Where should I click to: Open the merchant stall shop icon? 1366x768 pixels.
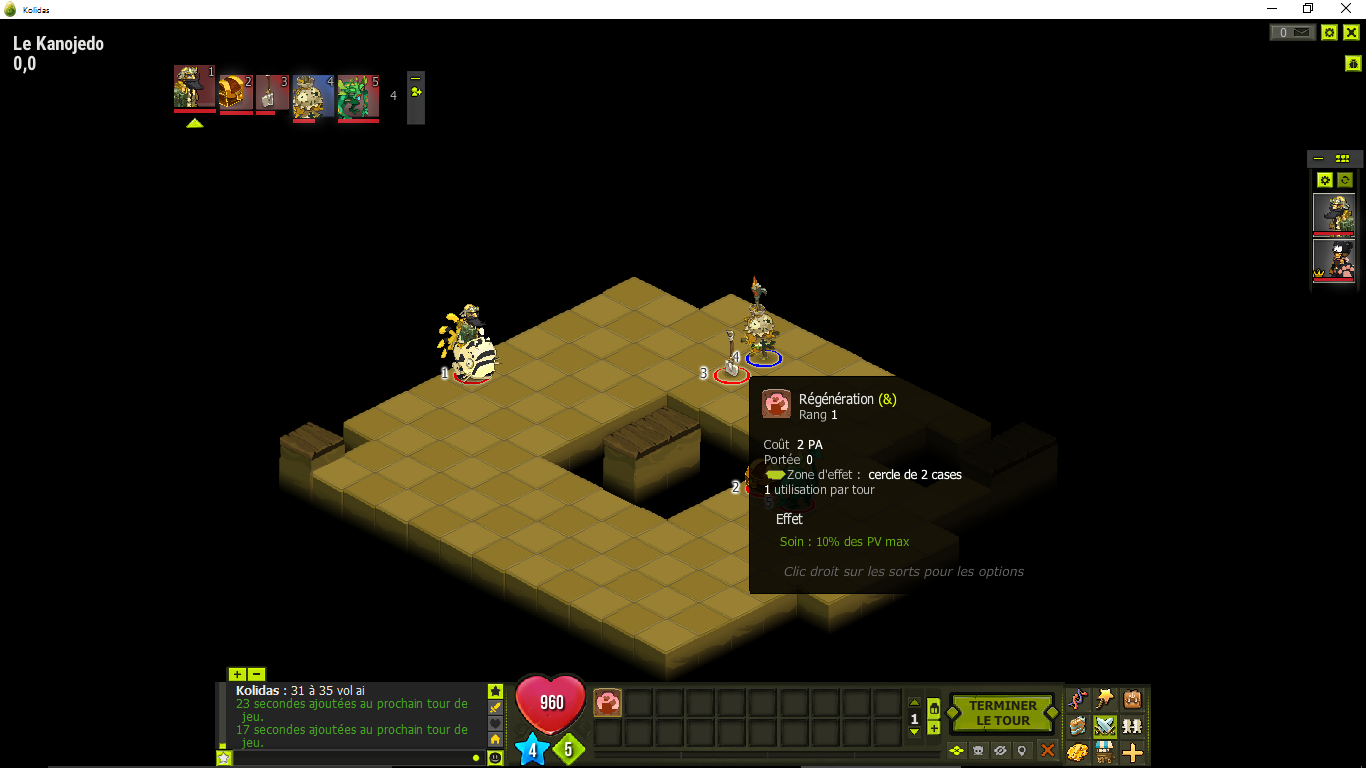pos(1105,752)
